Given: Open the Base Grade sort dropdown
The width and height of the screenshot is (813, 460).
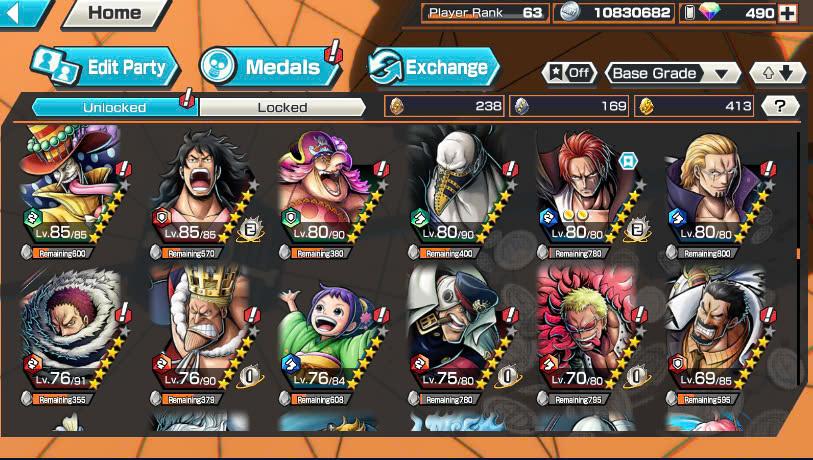Looking at the screenshot, I should click(x=672, y=73).
